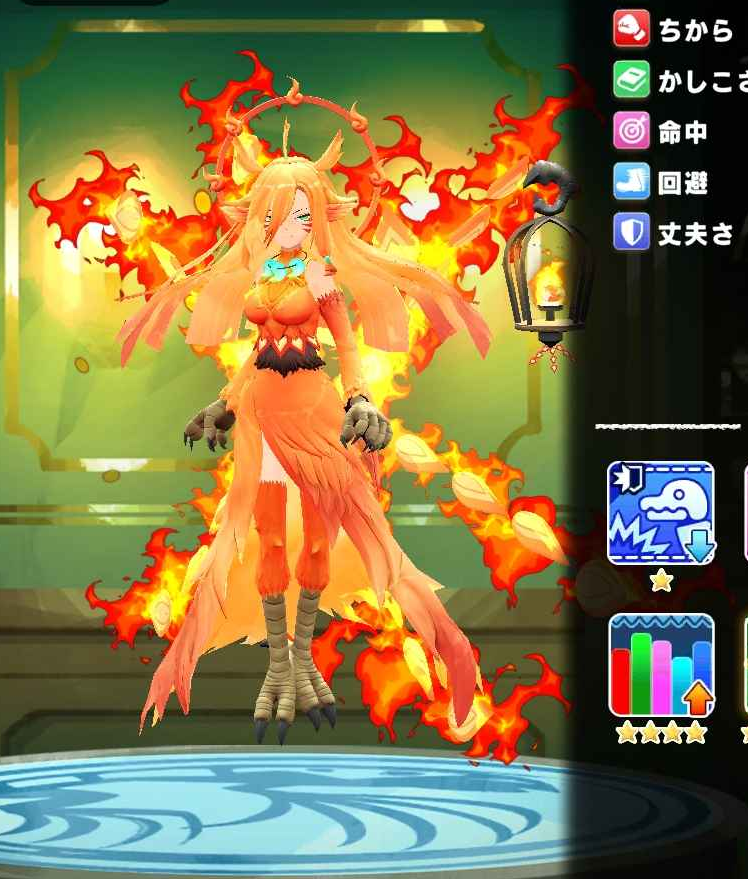
Task: Tap the ちから strength stat icon
Action: point(632,30)
